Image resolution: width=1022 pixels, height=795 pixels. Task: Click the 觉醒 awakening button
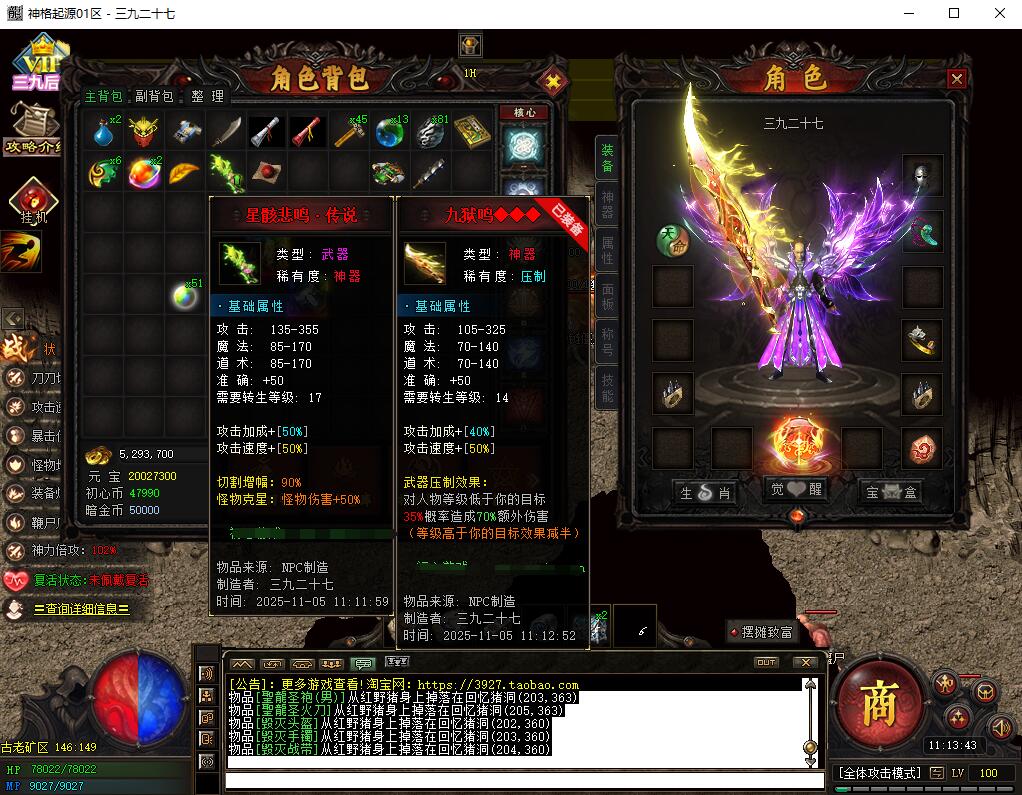pos(797,491)
